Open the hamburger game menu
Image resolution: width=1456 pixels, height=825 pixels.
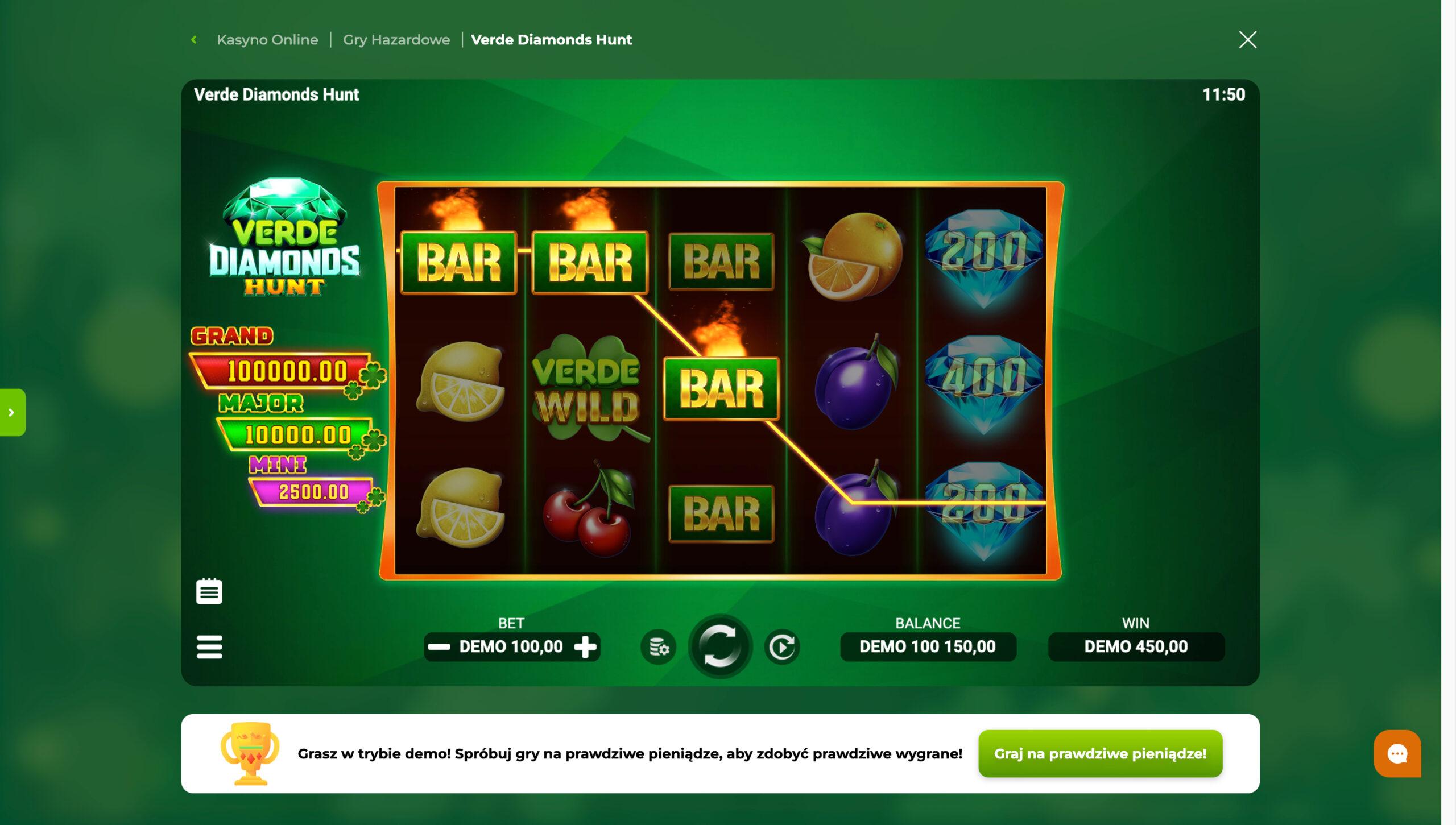210,647
